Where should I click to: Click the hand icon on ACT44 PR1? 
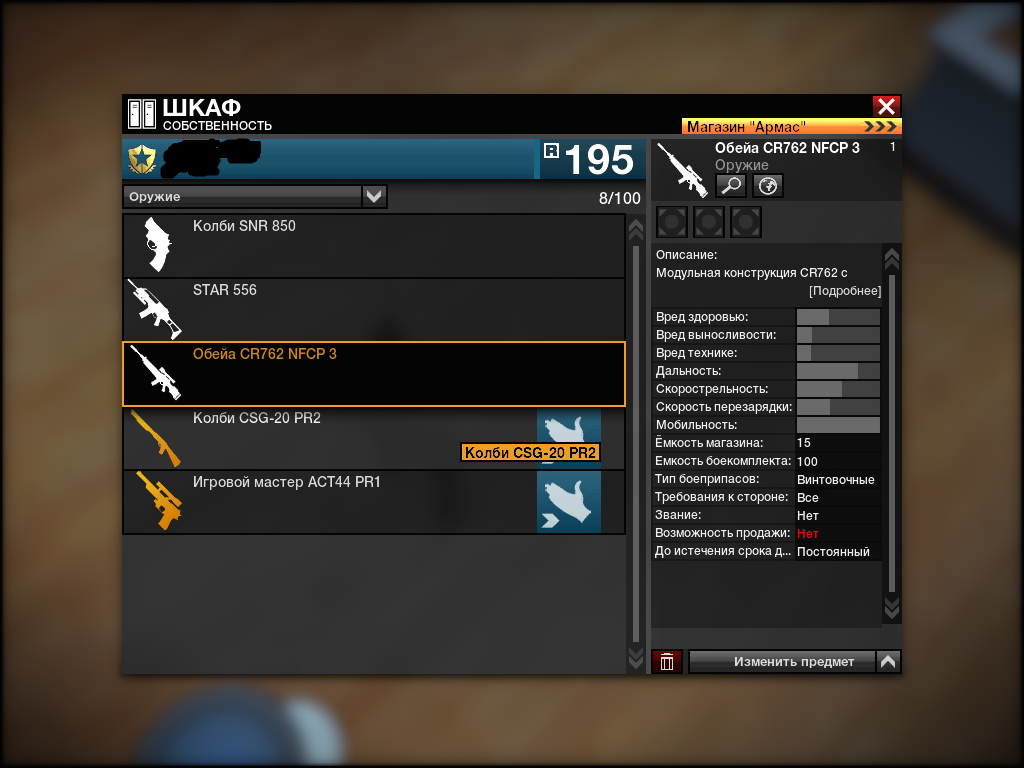coord(568,502)
